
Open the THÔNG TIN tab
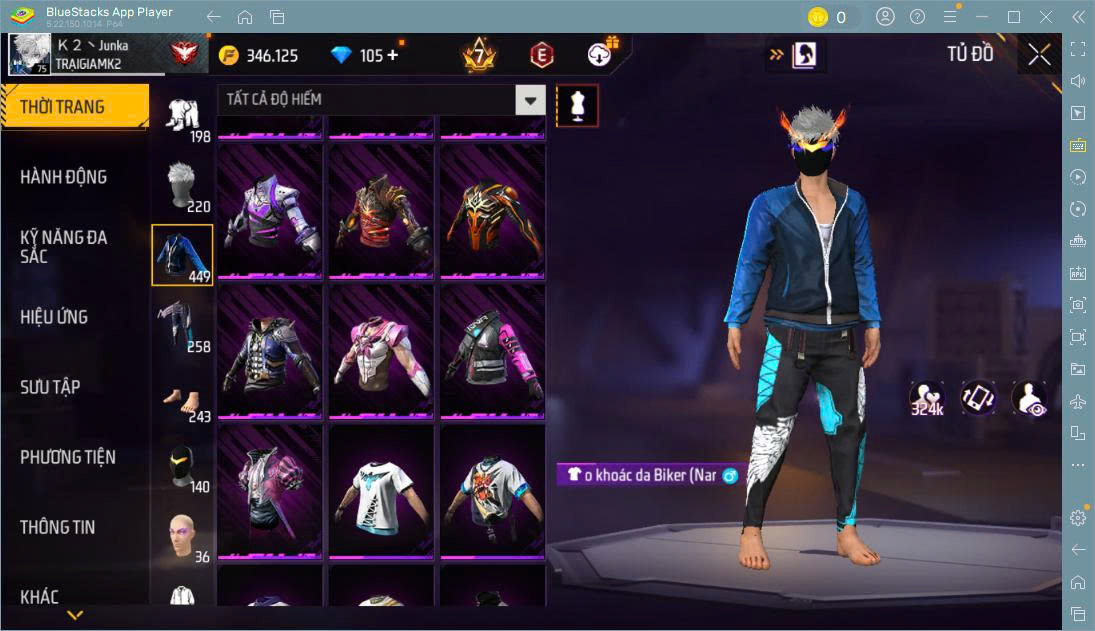[58, 527]
